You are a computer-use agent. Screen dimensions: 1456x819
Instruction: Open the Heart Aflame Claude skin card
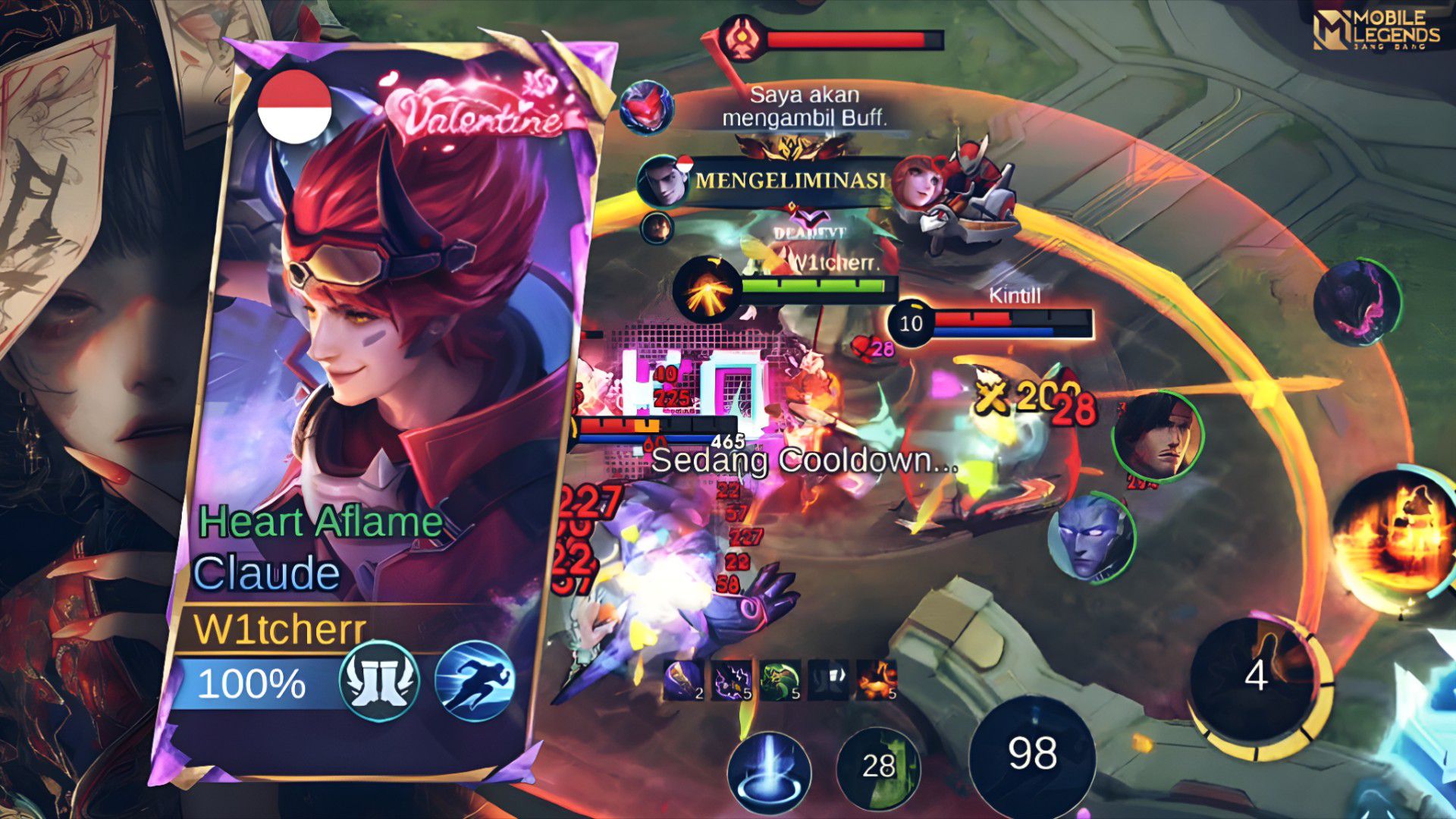coord(379,409)
